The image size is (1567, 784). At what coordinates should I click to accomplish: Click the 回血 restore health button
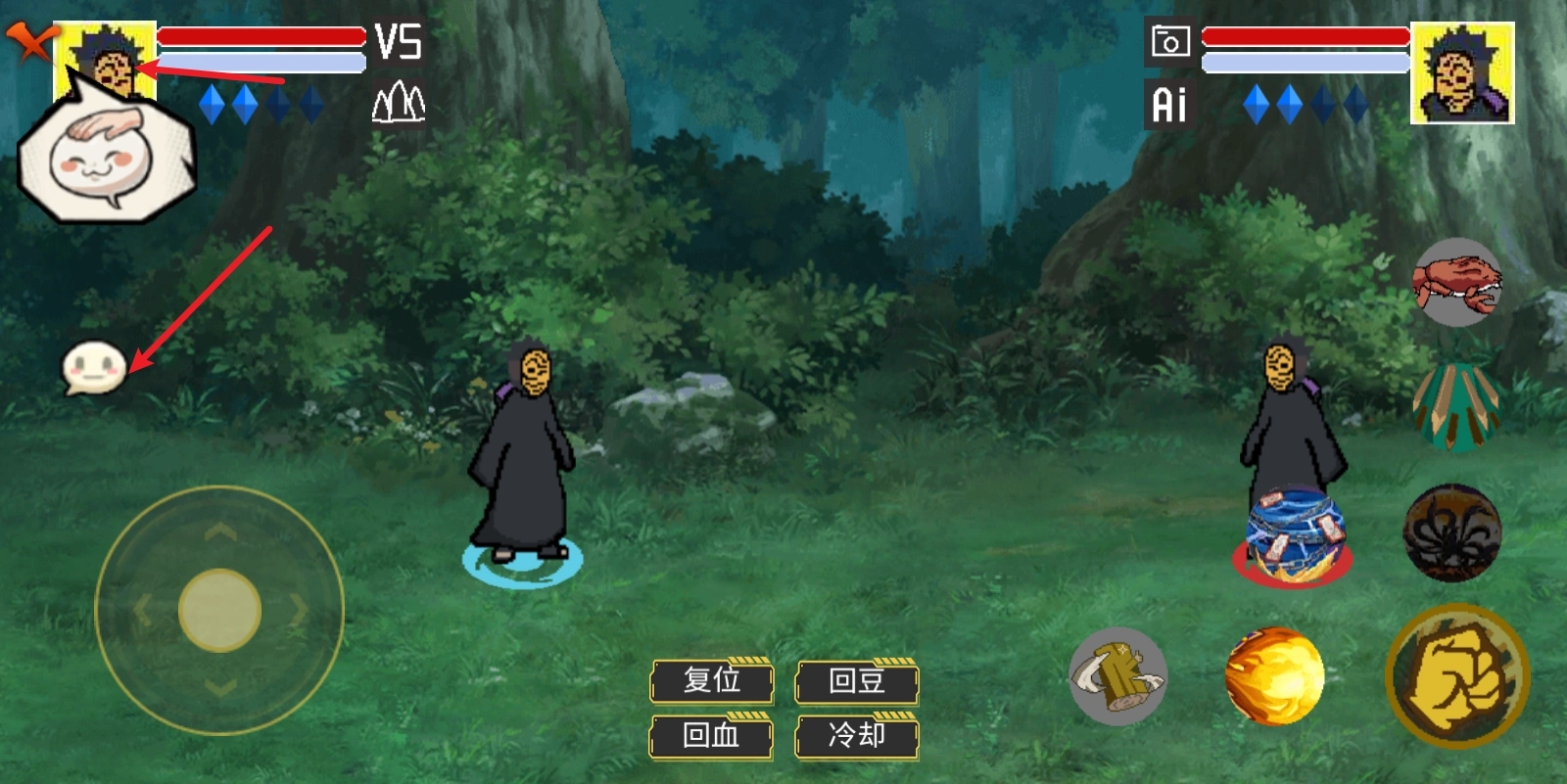point(712,735)
